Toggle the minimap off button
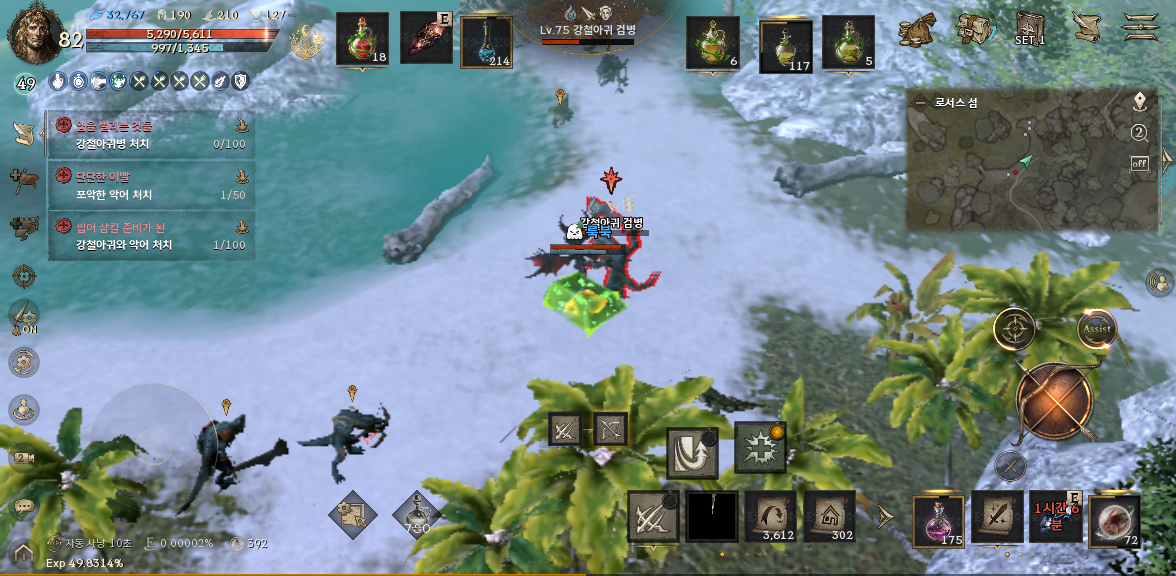The width and height of the screenshot is (1176, 576). pos(1139,163)
